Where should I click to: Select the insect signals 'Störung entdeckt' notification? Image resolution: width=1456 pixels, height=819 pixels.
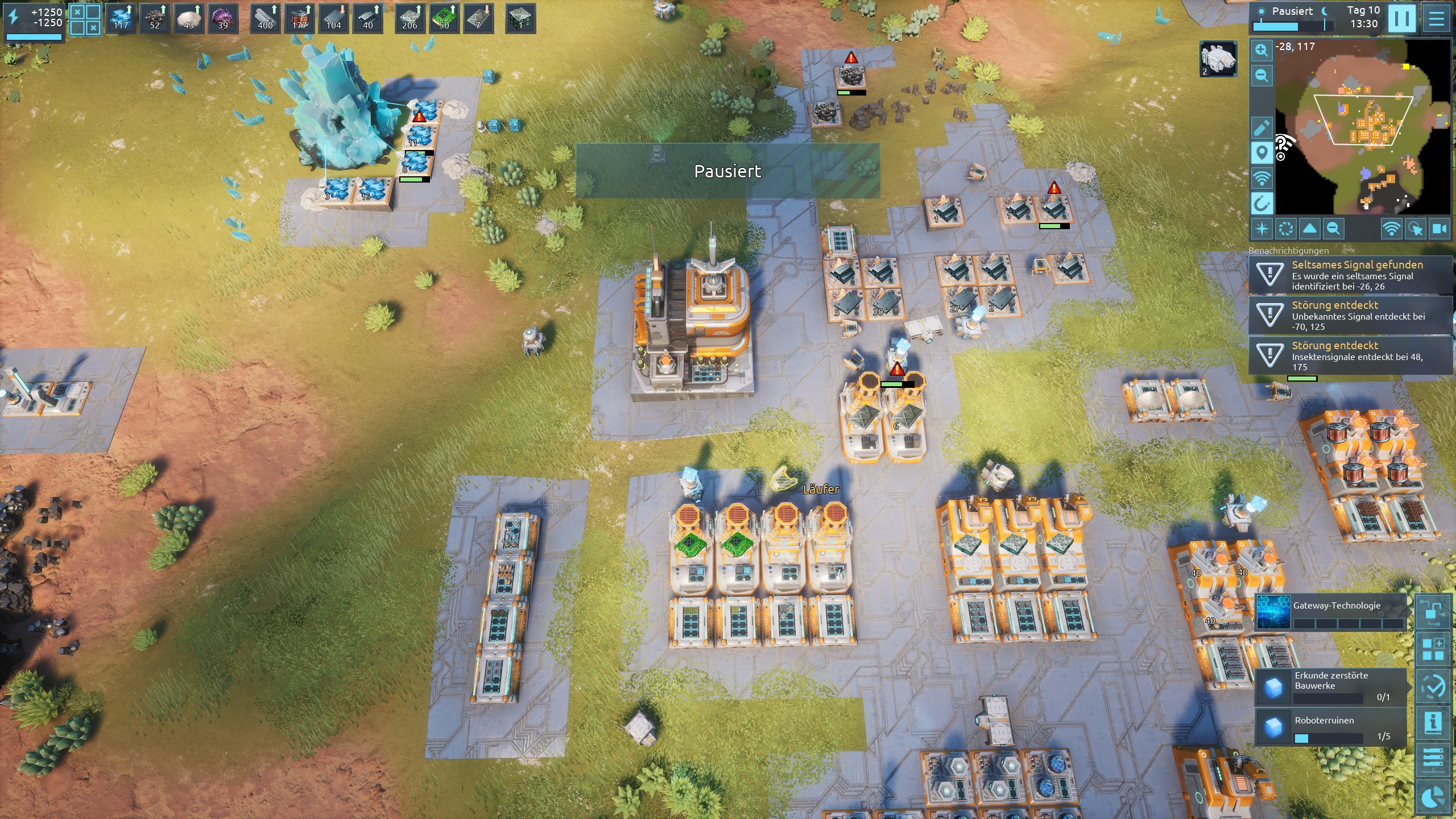[x=1350, y=355]
